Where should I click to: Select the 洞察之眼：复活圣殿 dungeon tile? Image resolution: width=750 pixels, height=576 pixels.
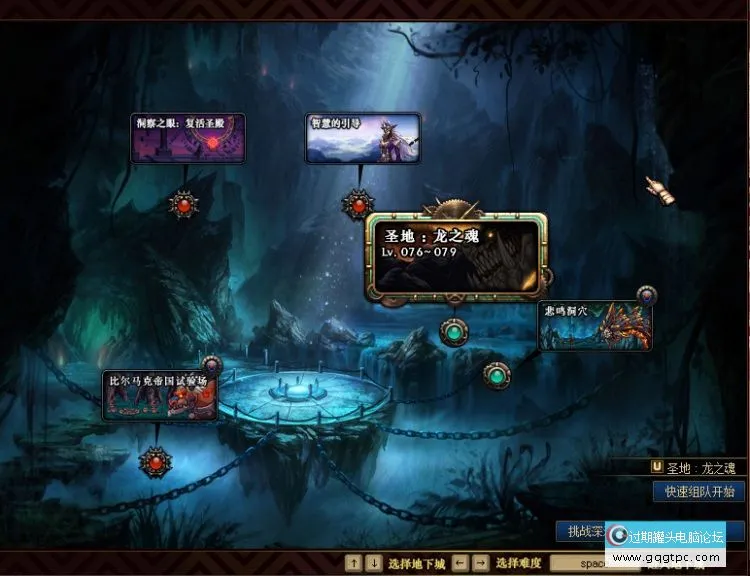[188, 139]
